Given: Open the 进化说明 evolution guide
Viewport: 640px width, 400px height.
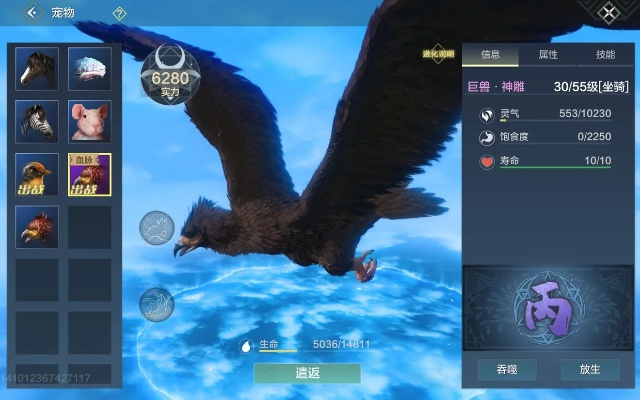Looking at the screenshot, I should (x=439, y=54).
